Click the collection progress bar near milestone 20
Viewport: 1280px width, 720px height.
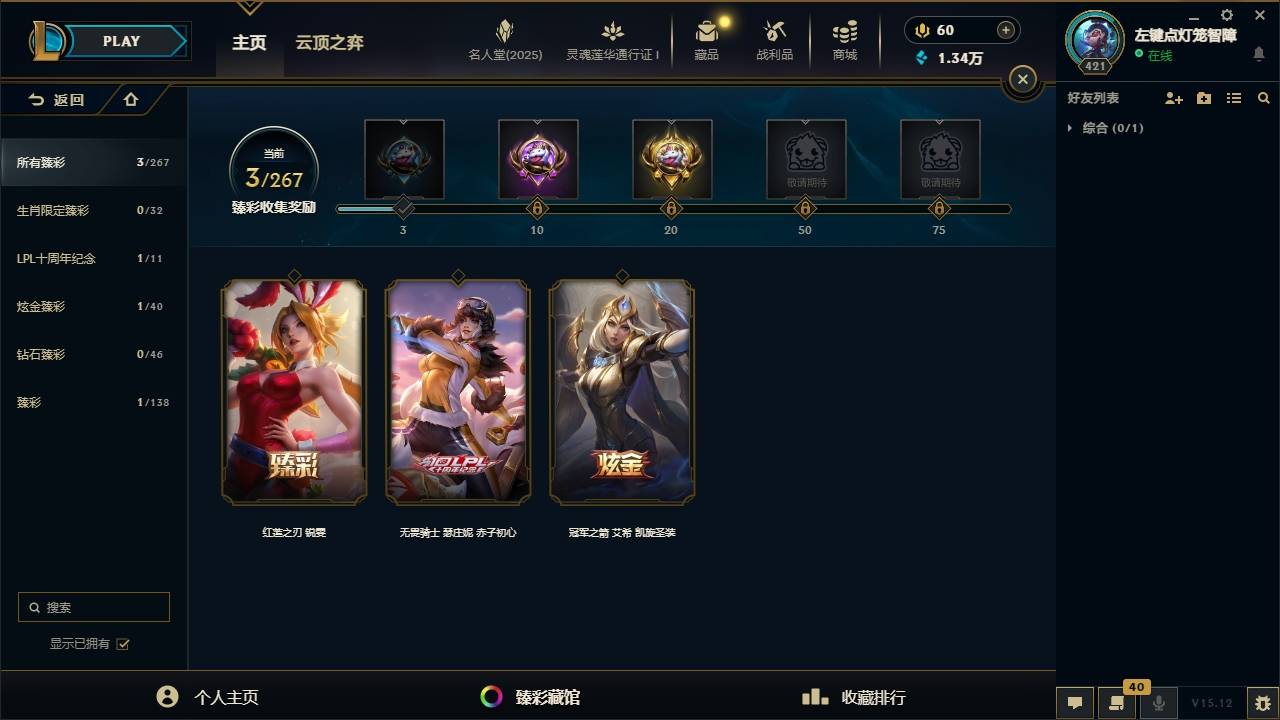coord(671,208)
